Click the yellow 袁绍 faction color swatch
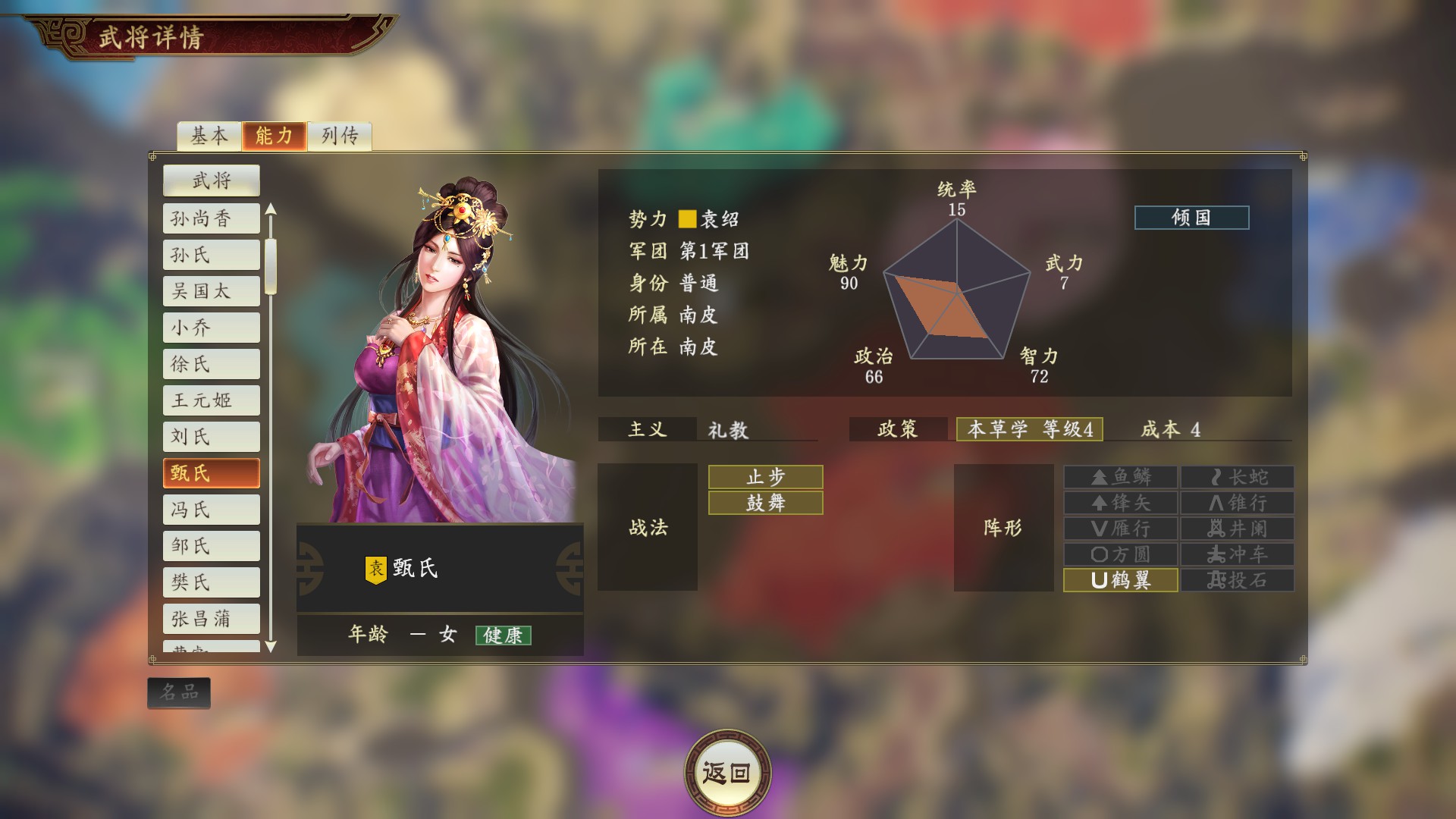This screenshot has height=819, width=1456. tap(687, 219)
